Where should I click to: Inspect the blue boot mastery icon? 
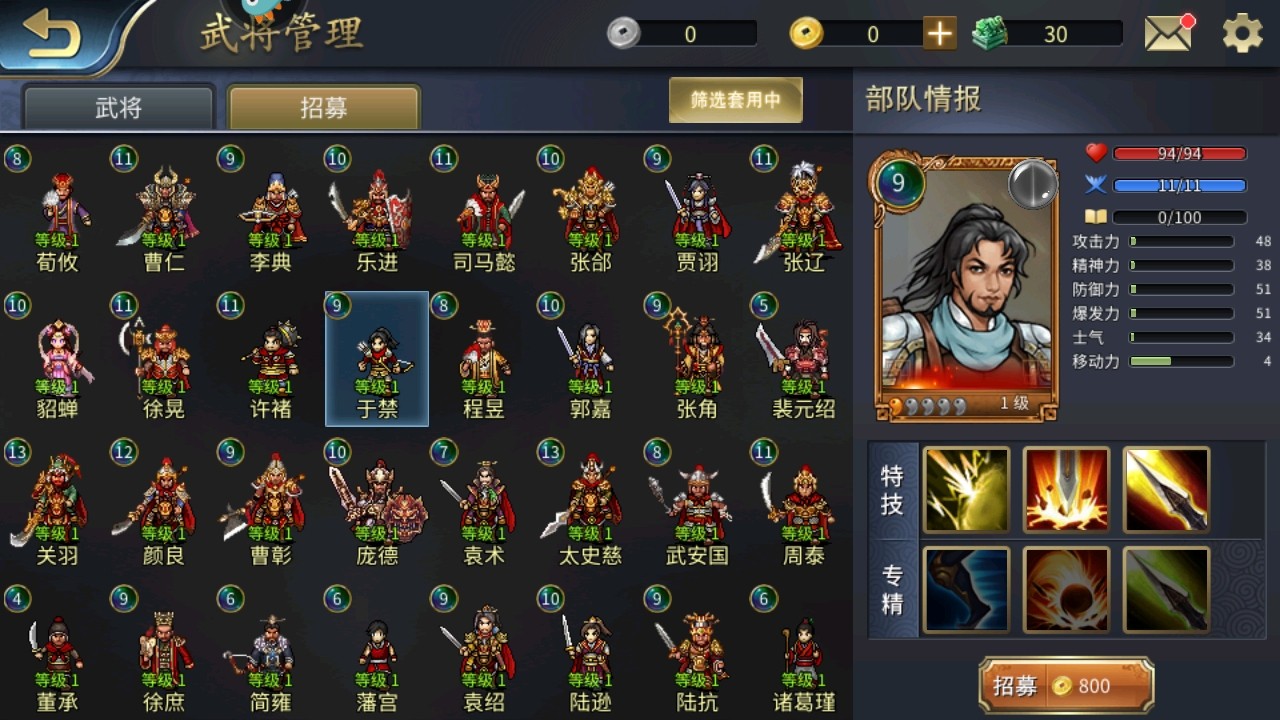[966, 590]
